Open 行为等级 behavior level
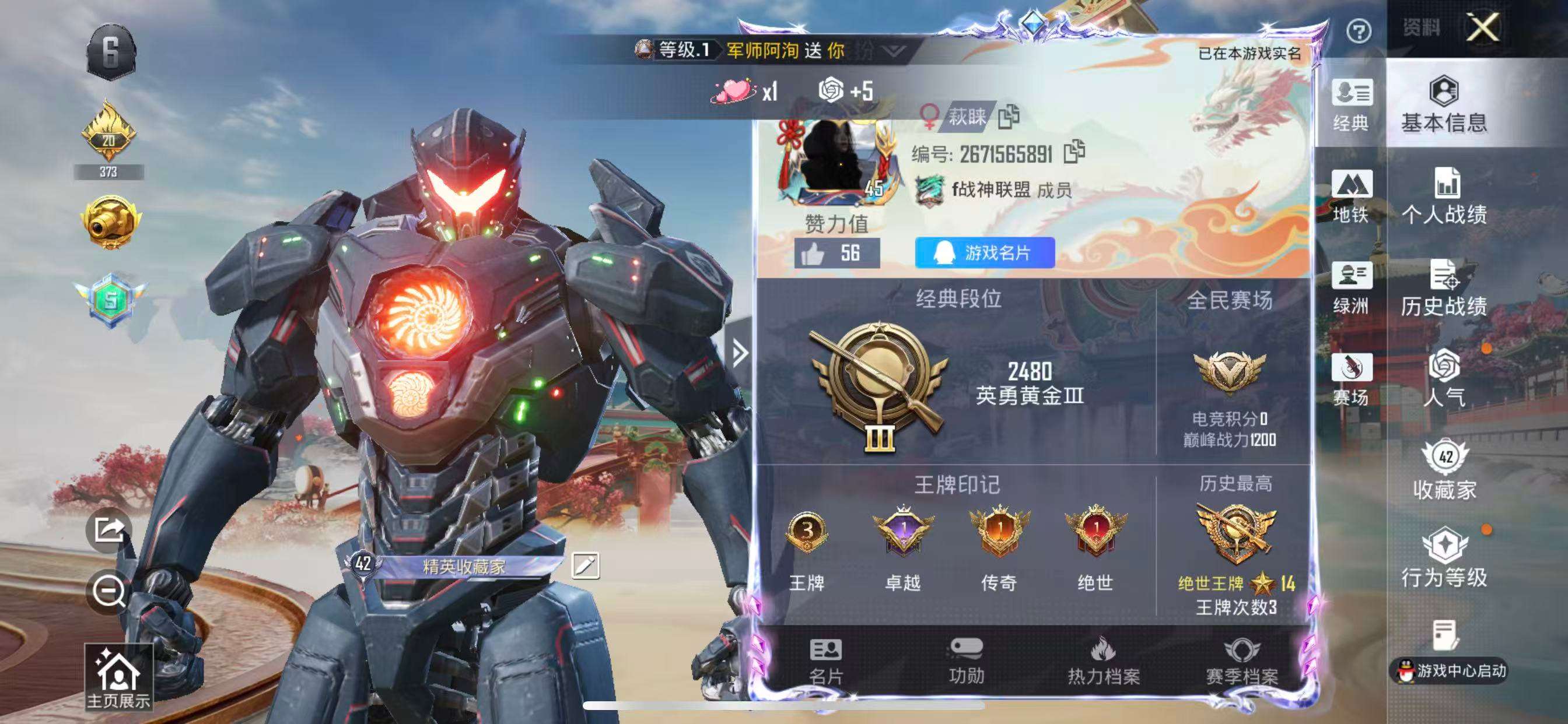 1444,558
